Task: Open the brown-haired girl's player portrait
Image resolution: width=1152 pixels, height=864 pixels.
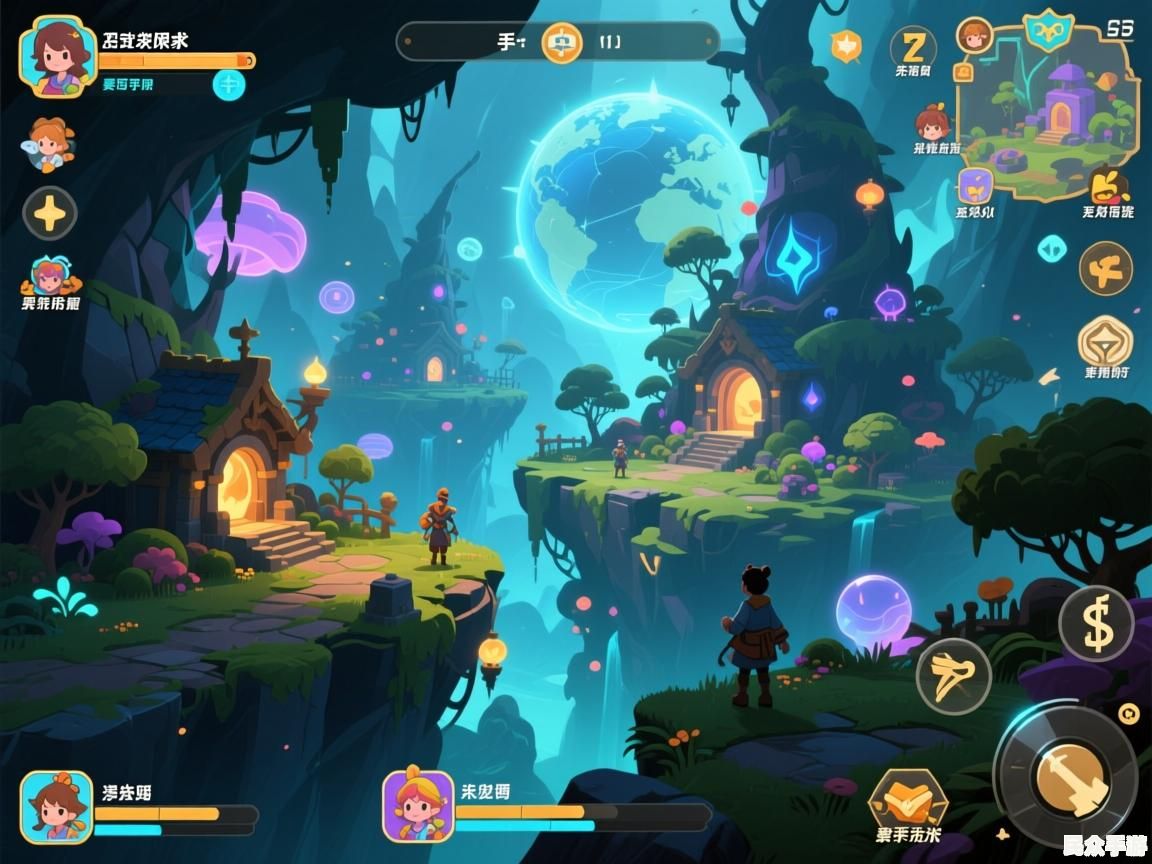Action: (57, 56)
